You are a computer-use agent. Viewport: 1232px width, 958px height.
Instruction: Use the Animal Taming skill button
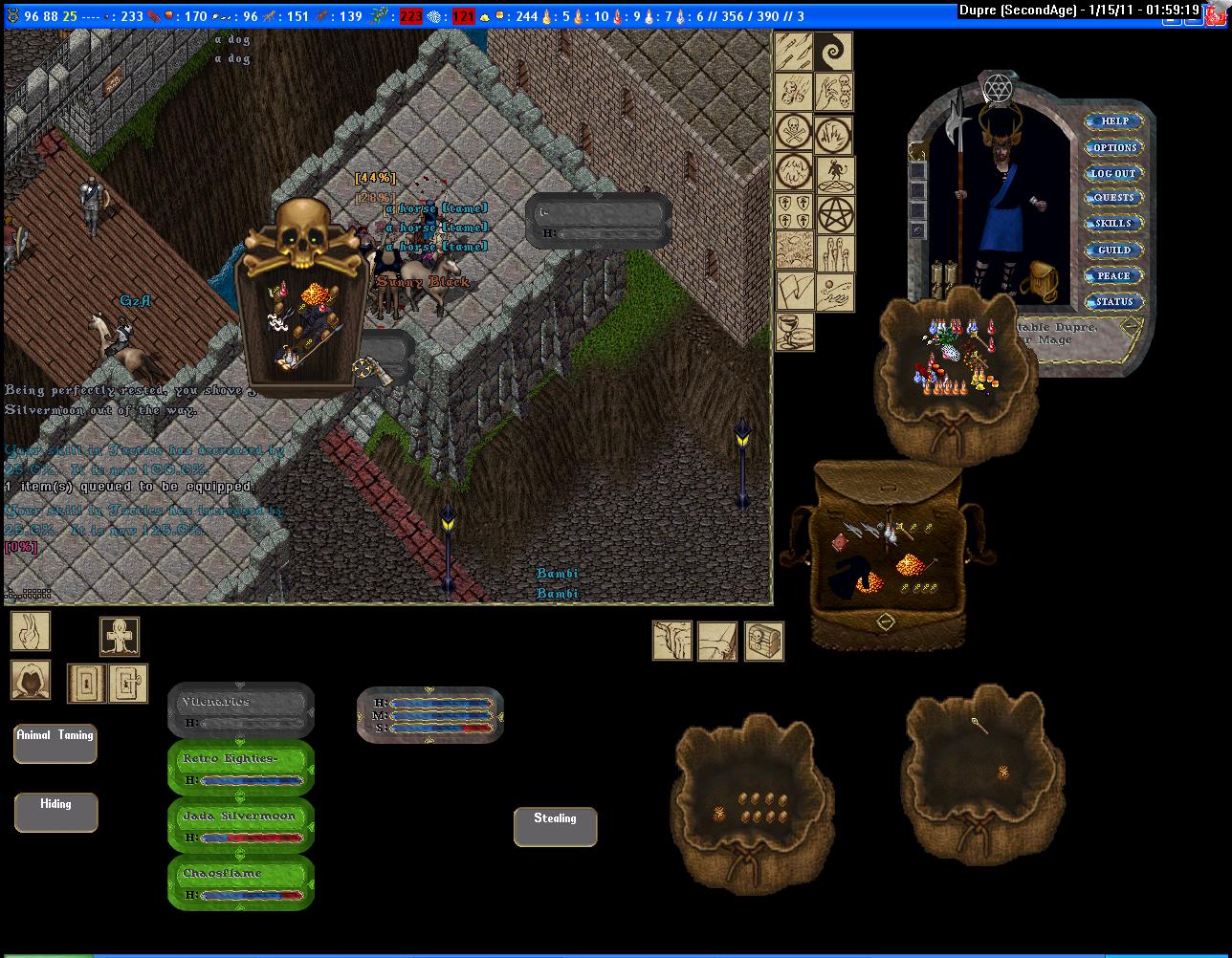[x=55, y=744]
